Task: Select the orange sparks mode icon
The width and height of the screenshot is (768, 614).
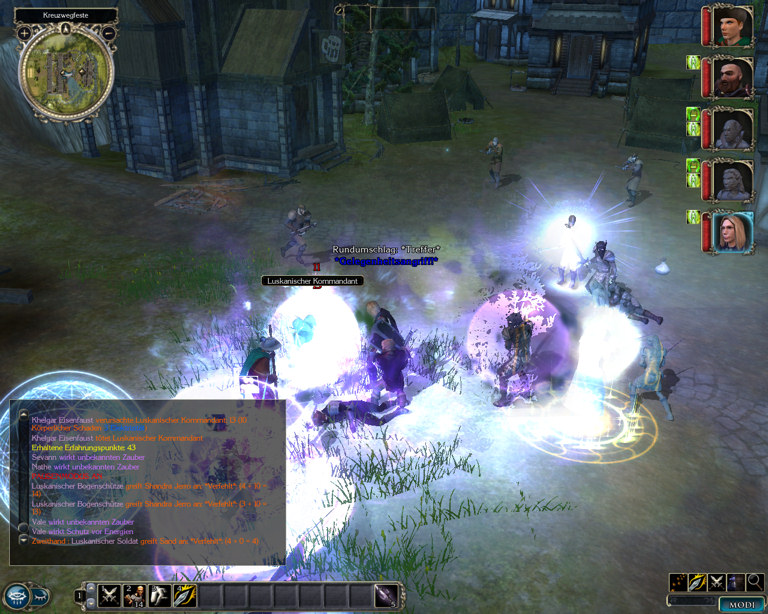Action: coord(679,582)
